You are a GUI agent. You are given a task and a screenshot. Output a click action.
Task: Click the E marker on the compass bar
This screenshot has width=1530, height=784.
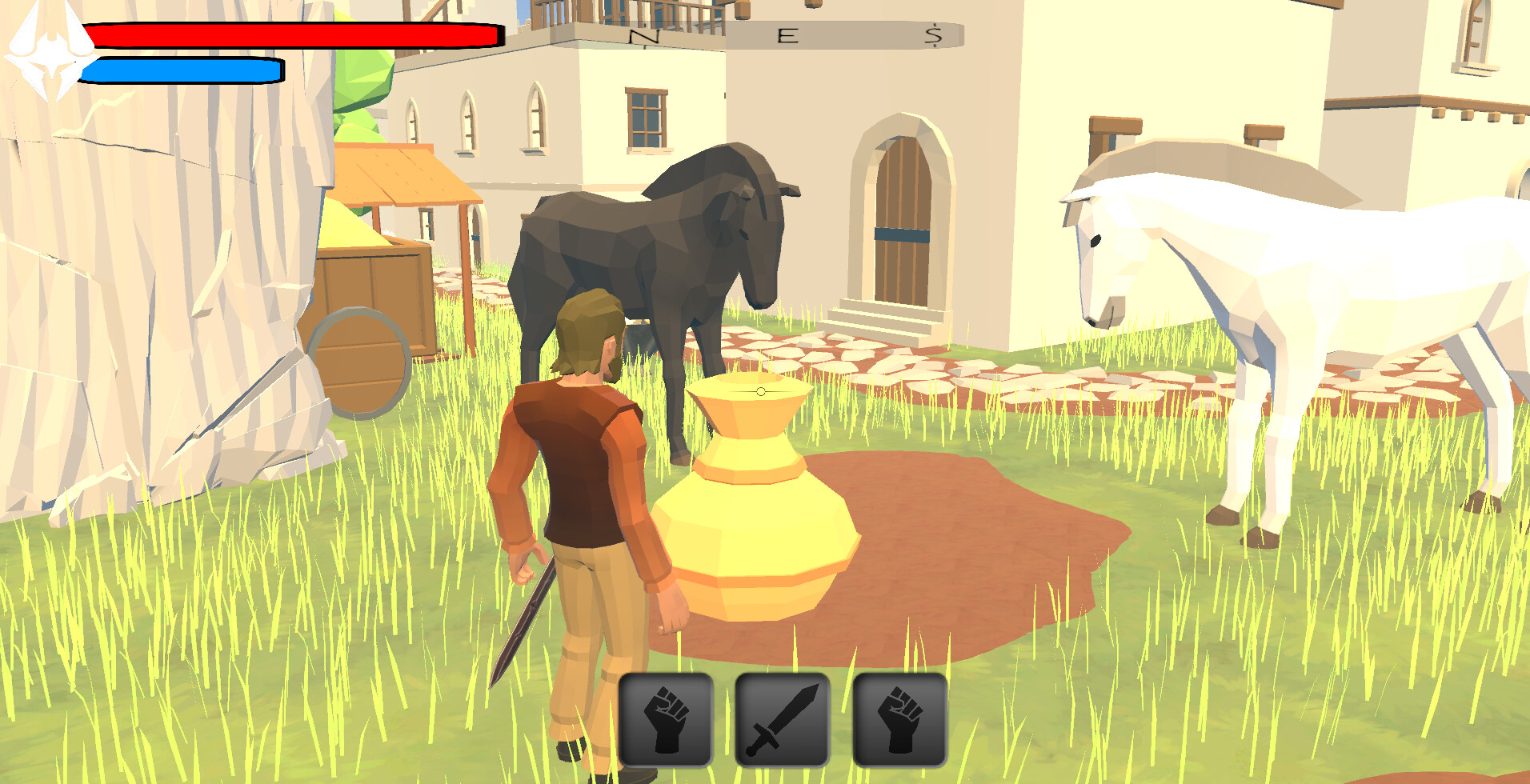788,34
